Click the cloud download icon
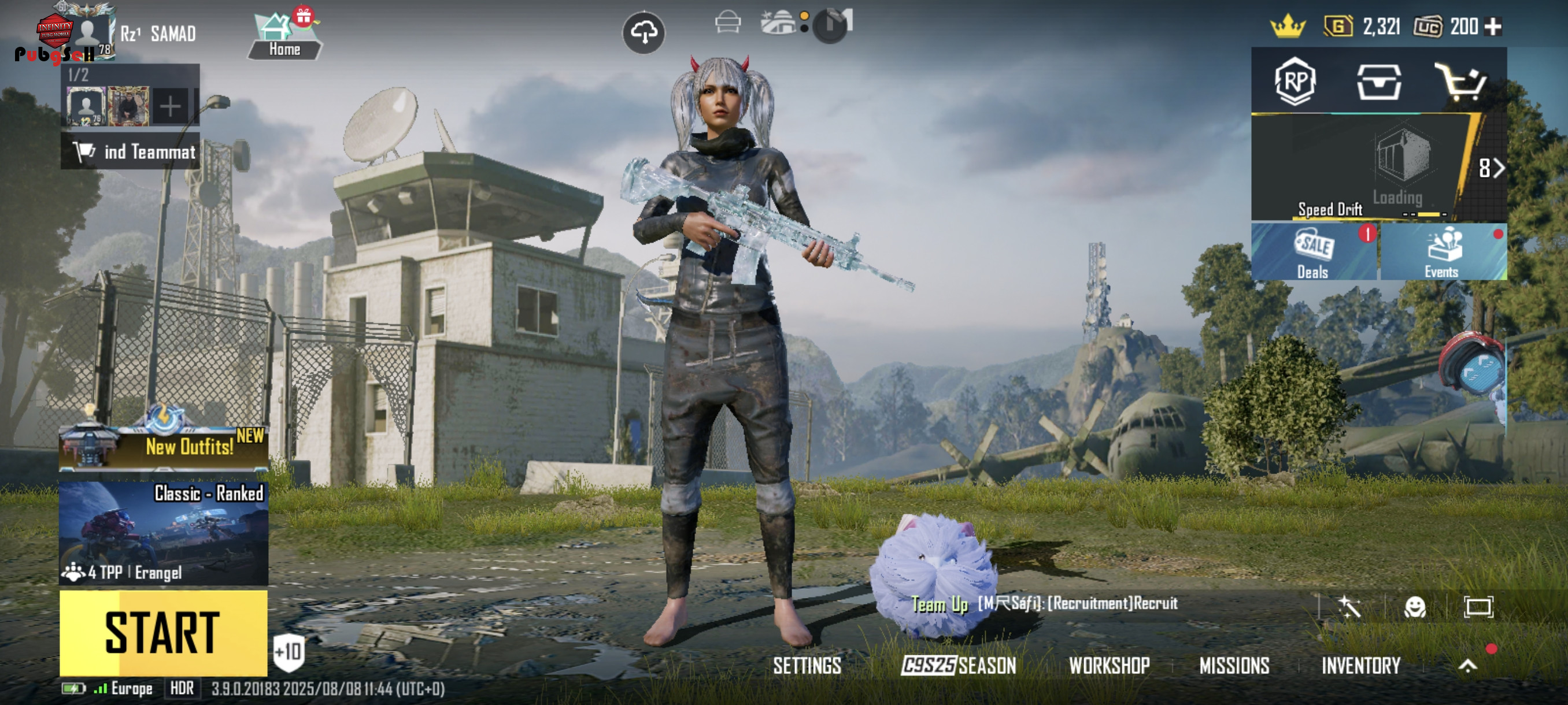 [x=644, y=32]
